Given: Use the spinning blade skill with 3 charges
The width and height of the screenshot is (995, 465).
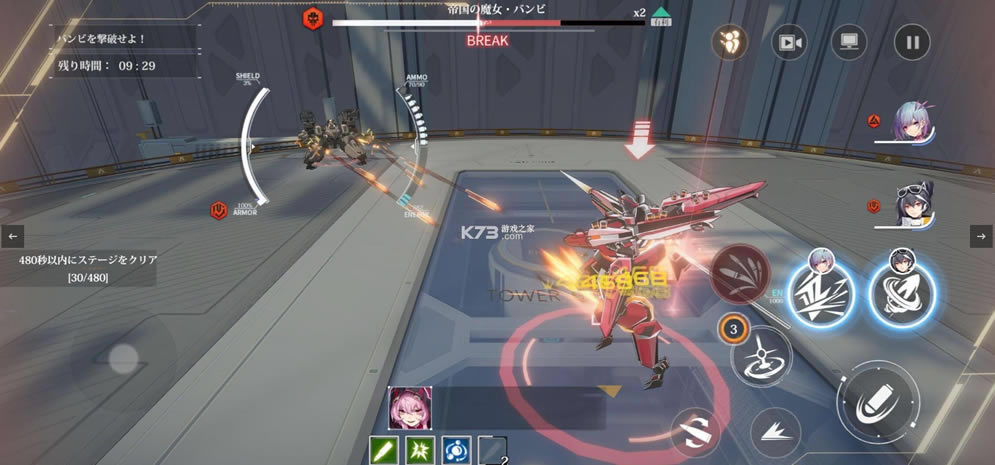Looking at the screenshot, I should [761, 353].
